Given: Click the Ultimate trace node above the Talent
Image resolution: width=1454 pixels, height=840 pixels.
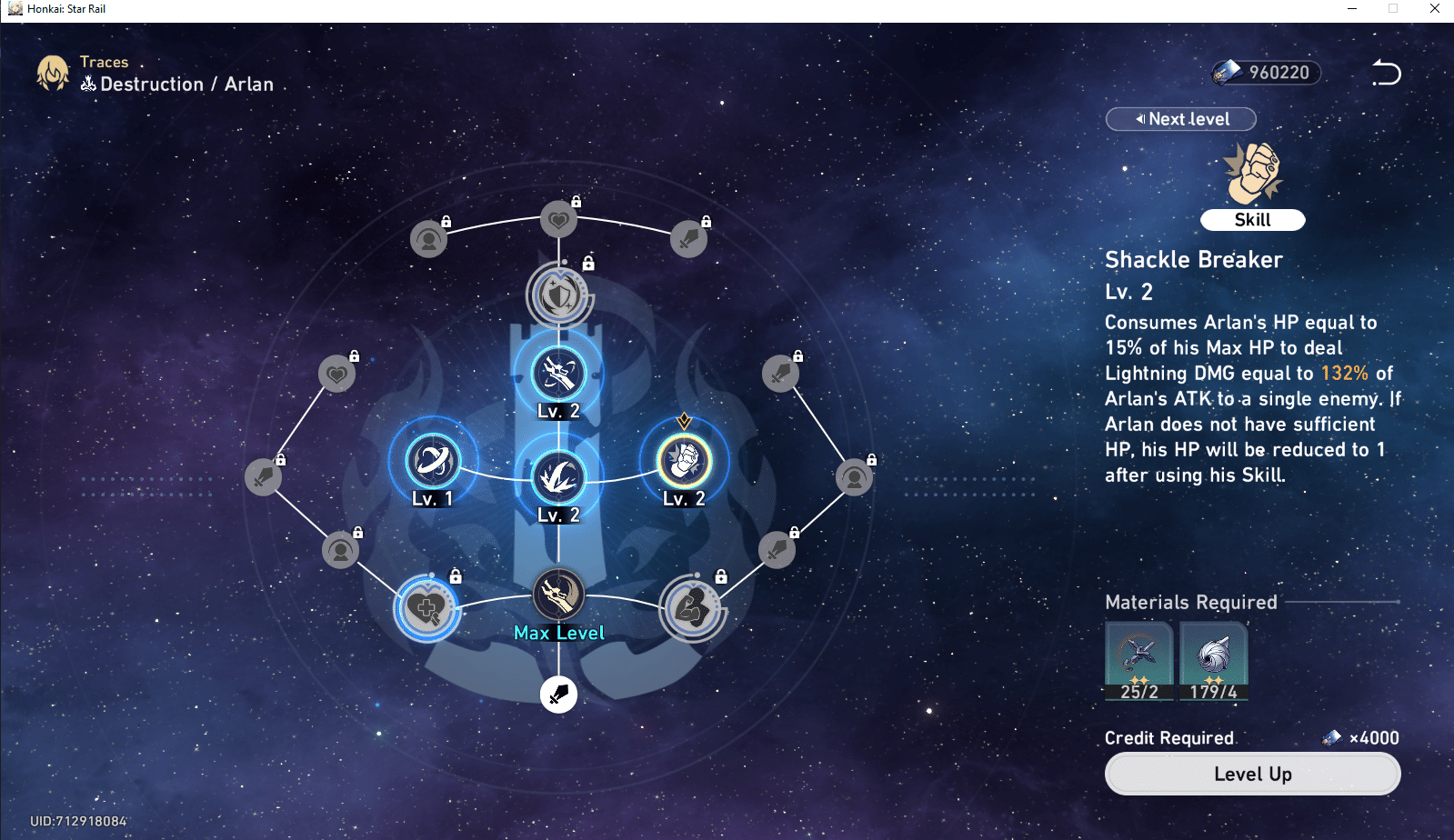Looking at the screenshot, I should [x=559, y=375].
